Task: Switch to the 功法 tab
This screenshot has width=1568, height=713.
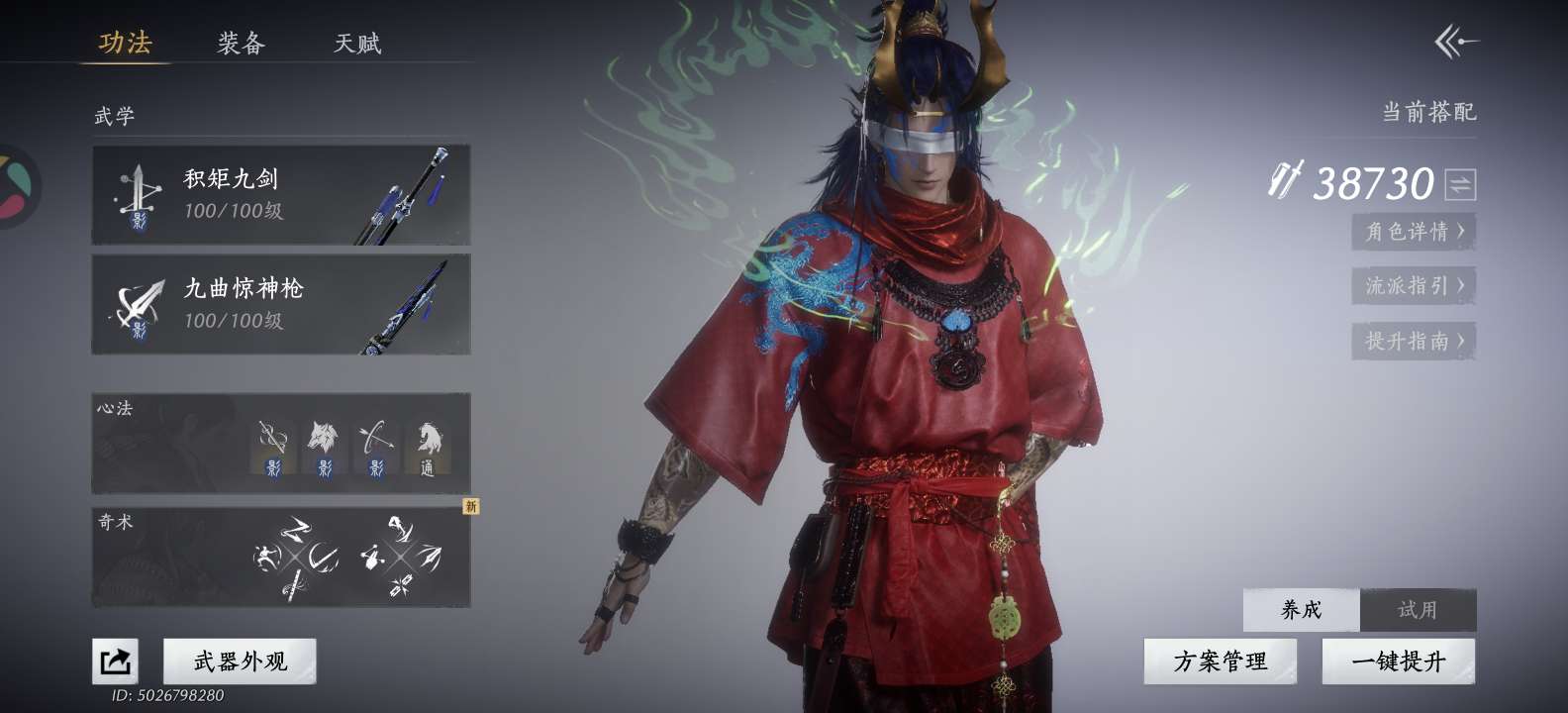Action: tap(125, 43)
